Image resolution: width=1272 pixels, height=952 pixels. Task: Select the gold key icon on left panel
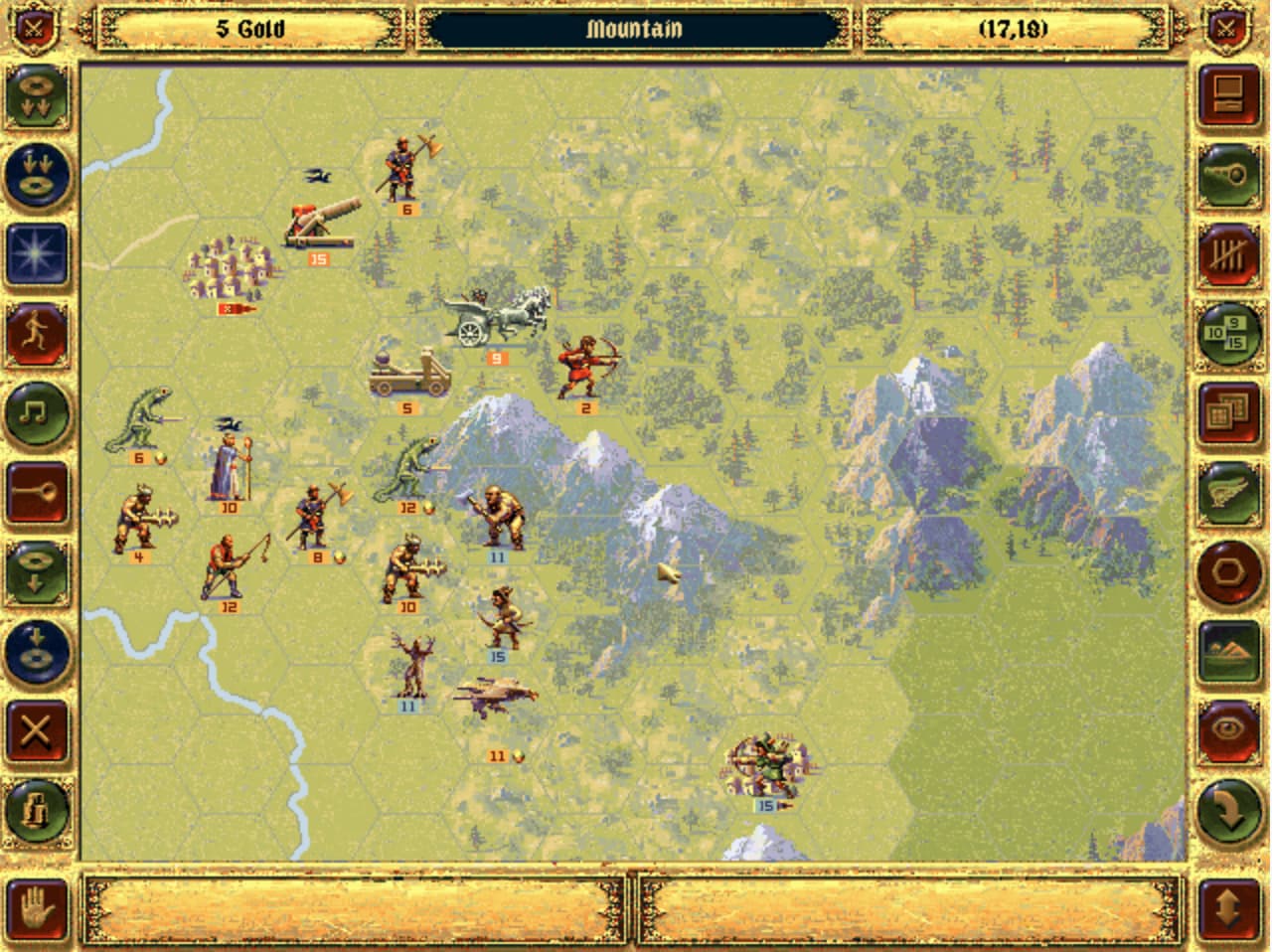point(38,490)
